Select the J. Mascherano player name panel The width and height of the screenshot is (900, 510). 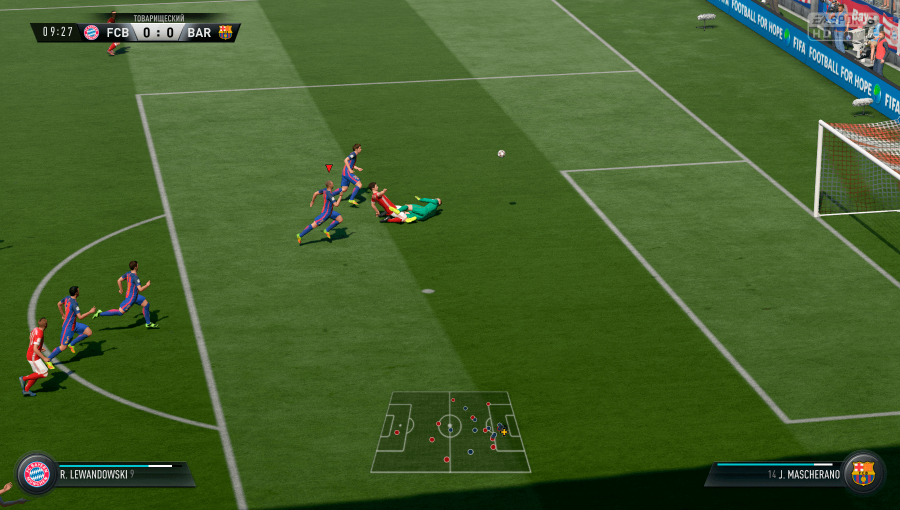click(x=777, y=473)
